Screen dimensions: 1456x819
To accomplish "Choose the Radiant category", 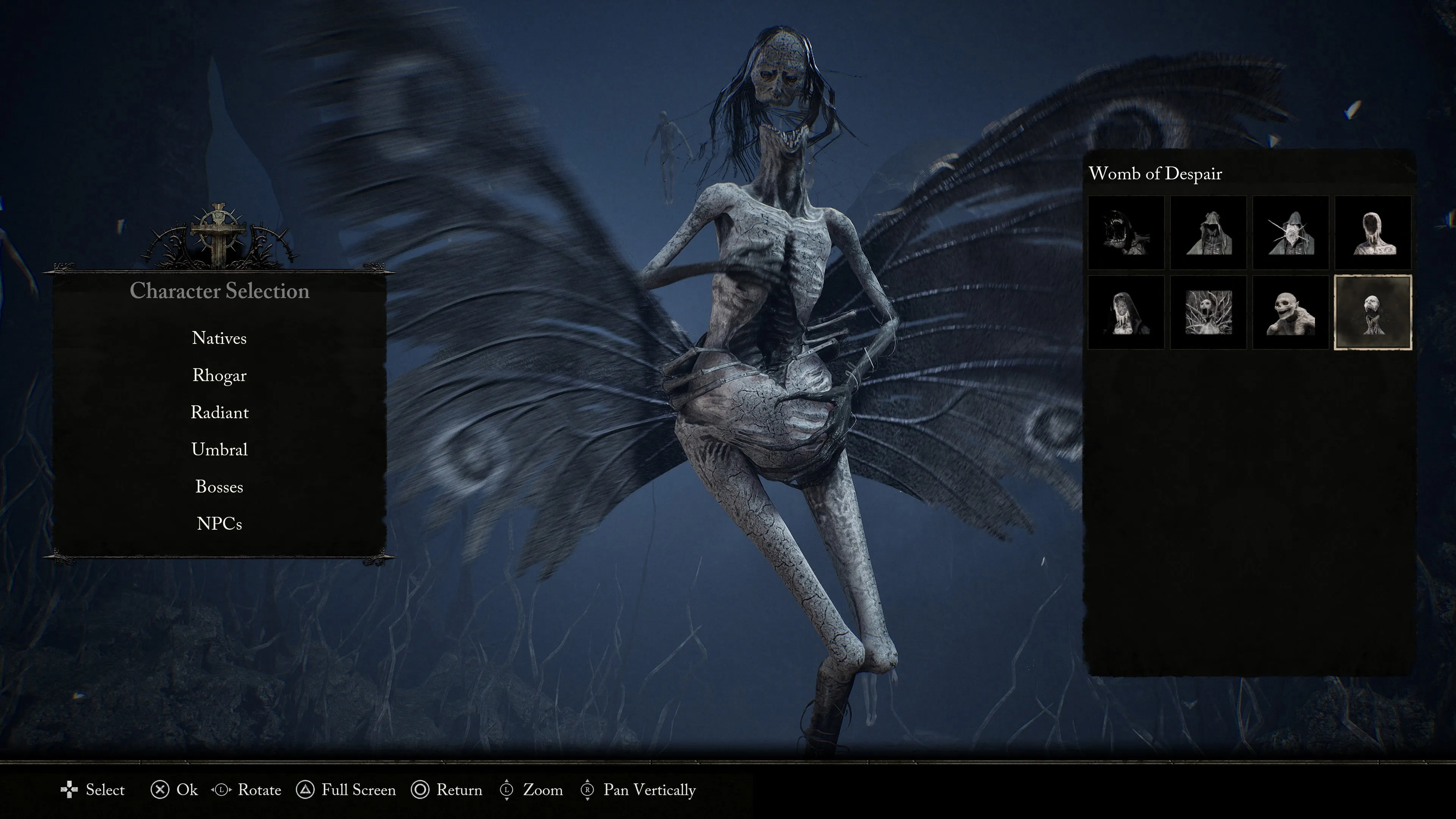I will click(x=219, y=413).
